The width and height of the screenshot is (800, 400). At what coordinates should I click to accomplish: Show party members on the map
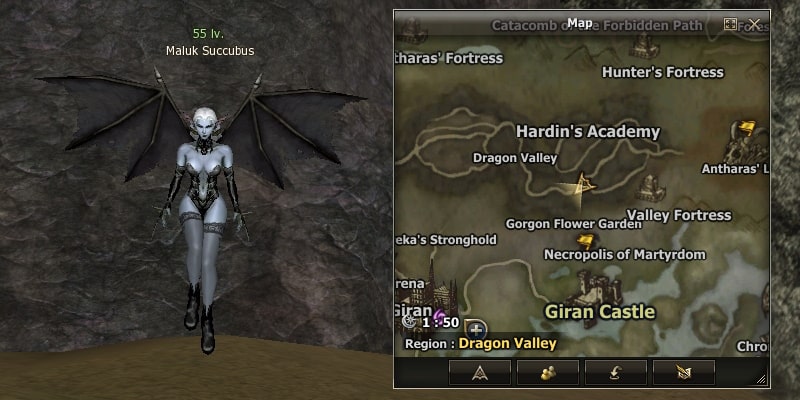point(548,372)
